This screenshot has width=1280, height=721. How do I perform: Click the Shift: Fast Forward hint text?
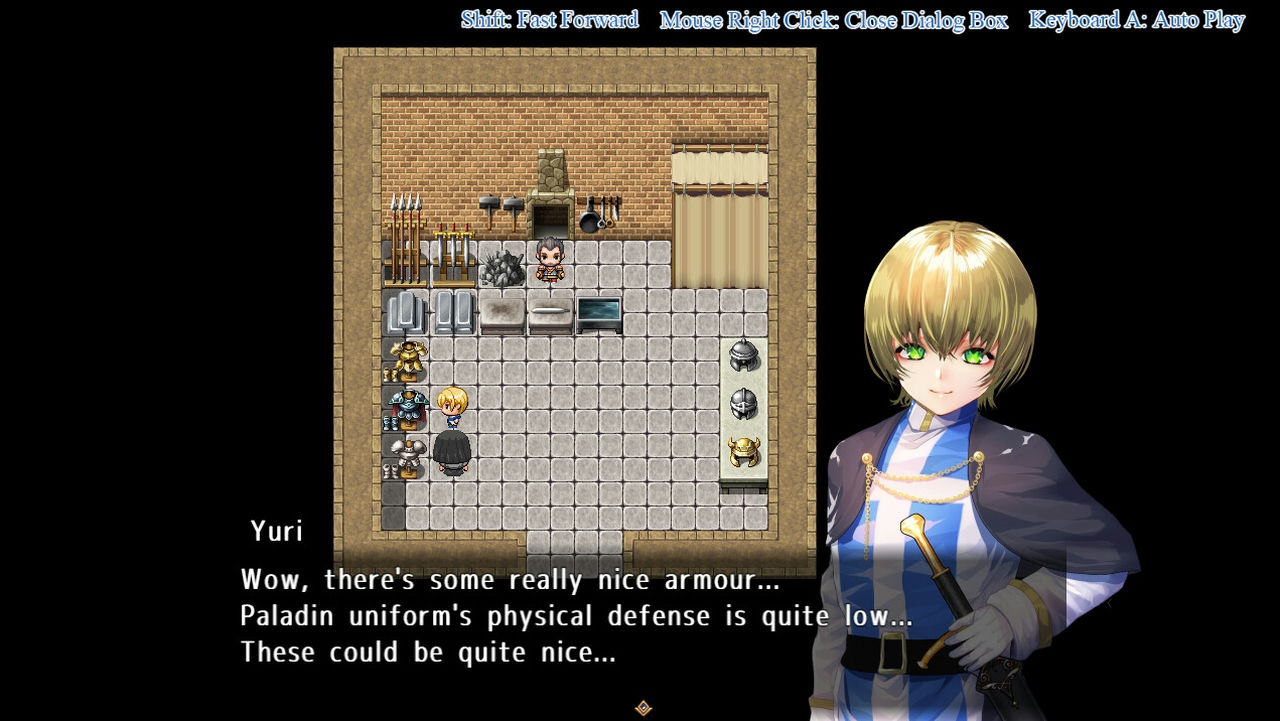[x=549, y=19]
